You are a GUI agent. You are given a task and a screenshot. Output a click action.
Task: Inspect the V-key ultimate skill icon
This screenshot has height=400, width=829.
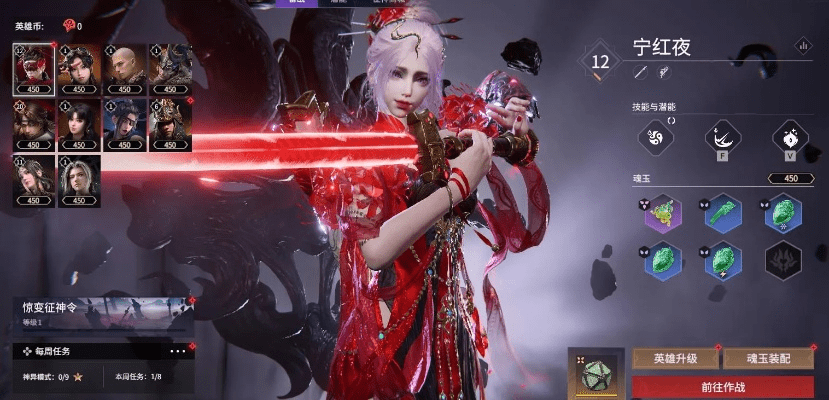tap(790, 137)
